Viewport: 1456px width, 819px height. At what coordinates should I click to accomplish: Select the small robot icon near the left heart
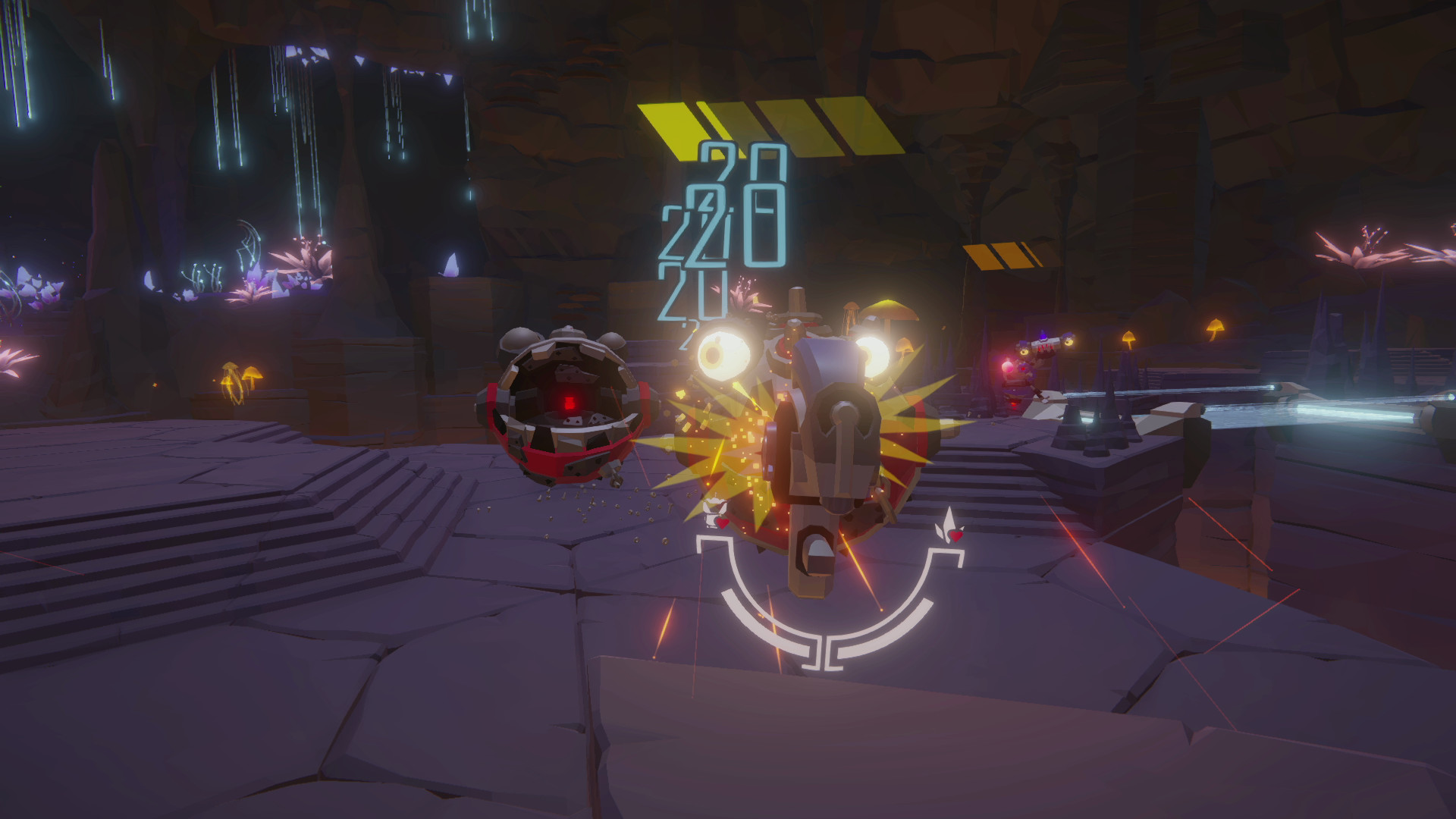(714, 512)
